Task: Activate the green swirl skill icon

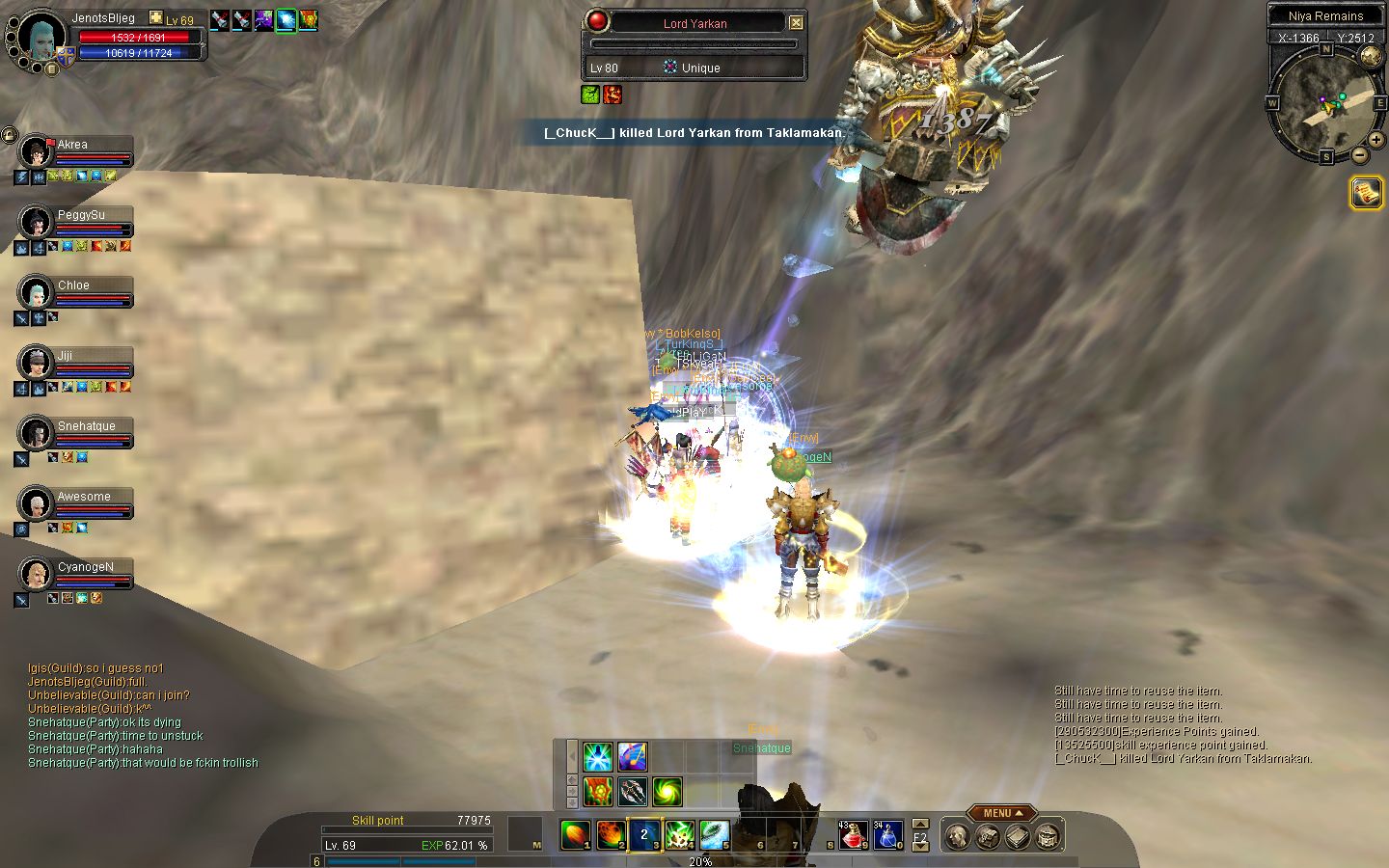Action: (667, 791)
